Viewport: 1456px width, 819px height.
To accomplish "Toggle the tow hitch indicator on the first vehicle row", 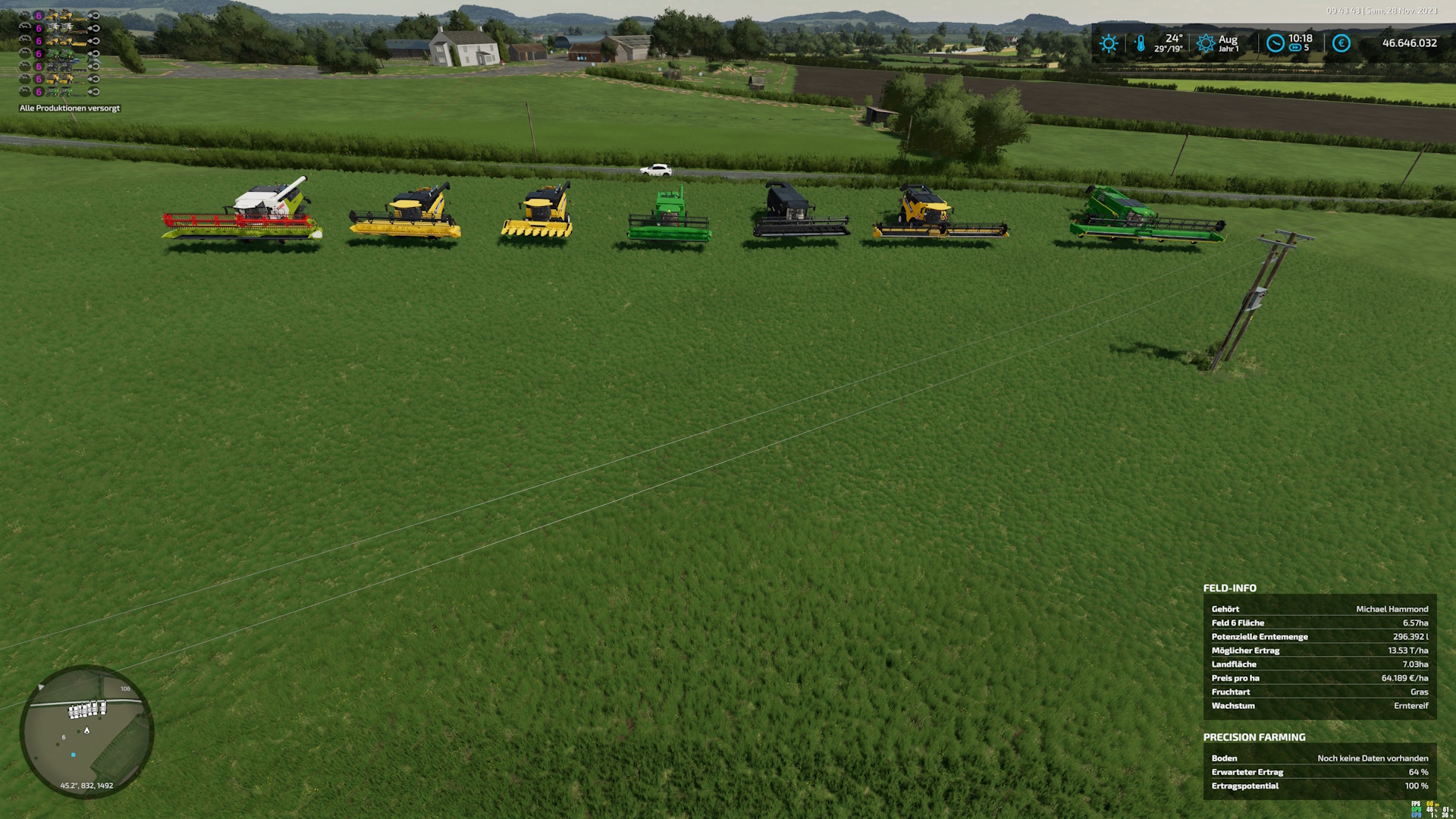I will pos(94,16).
